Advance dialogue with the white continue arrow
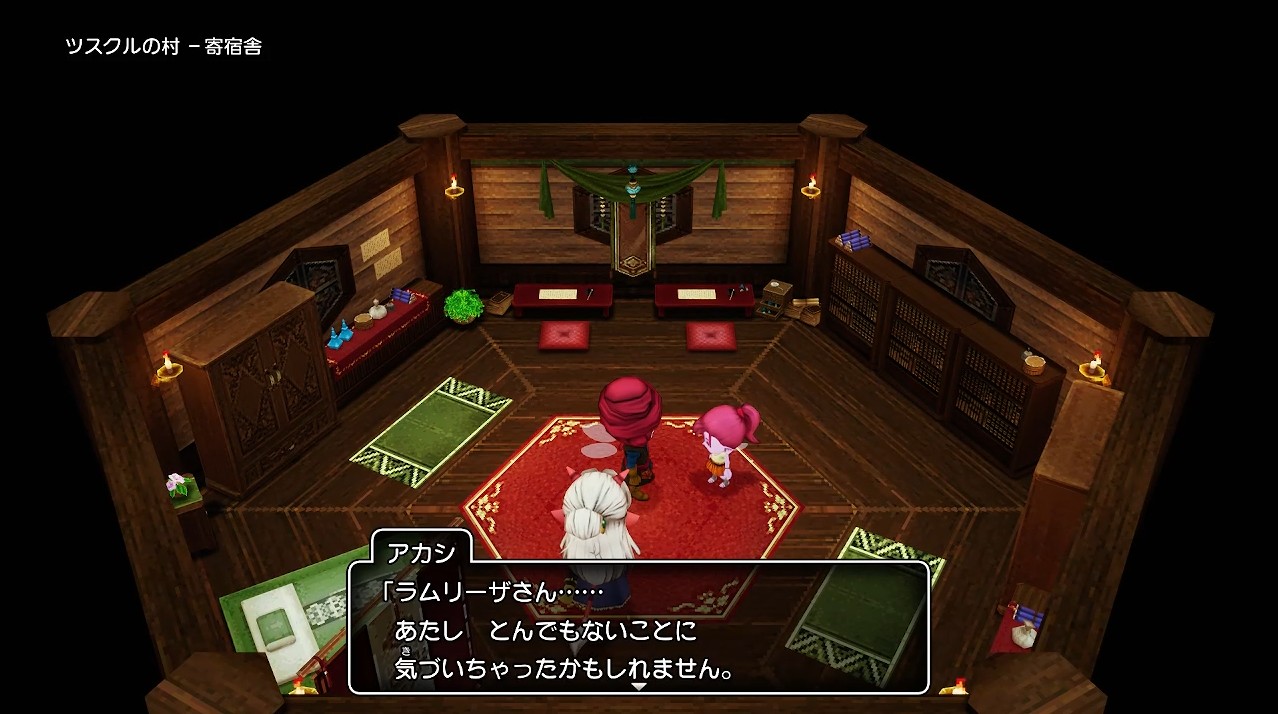 pos(638,687)
